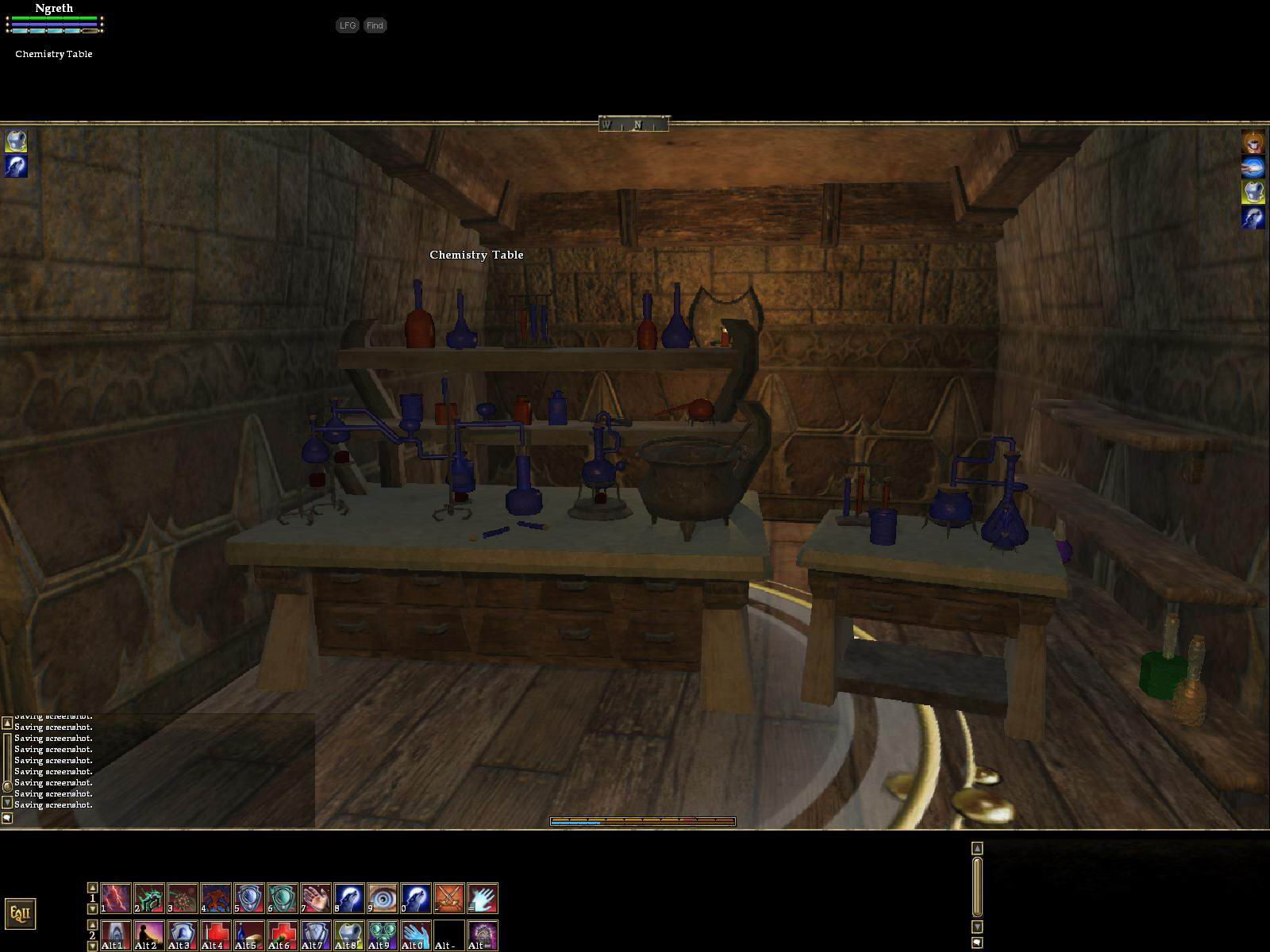Click the armor breastplate buff icon at left
The width and height of the screenshot is (1270, 952).
[17, 141]
